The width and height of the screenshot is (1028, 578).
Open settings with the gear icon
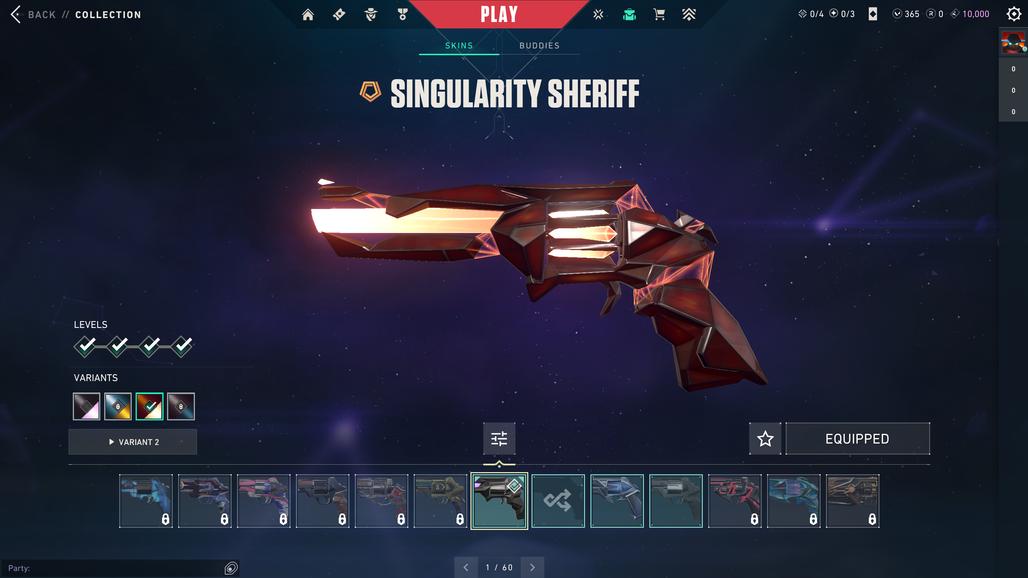pos(1014,14)
